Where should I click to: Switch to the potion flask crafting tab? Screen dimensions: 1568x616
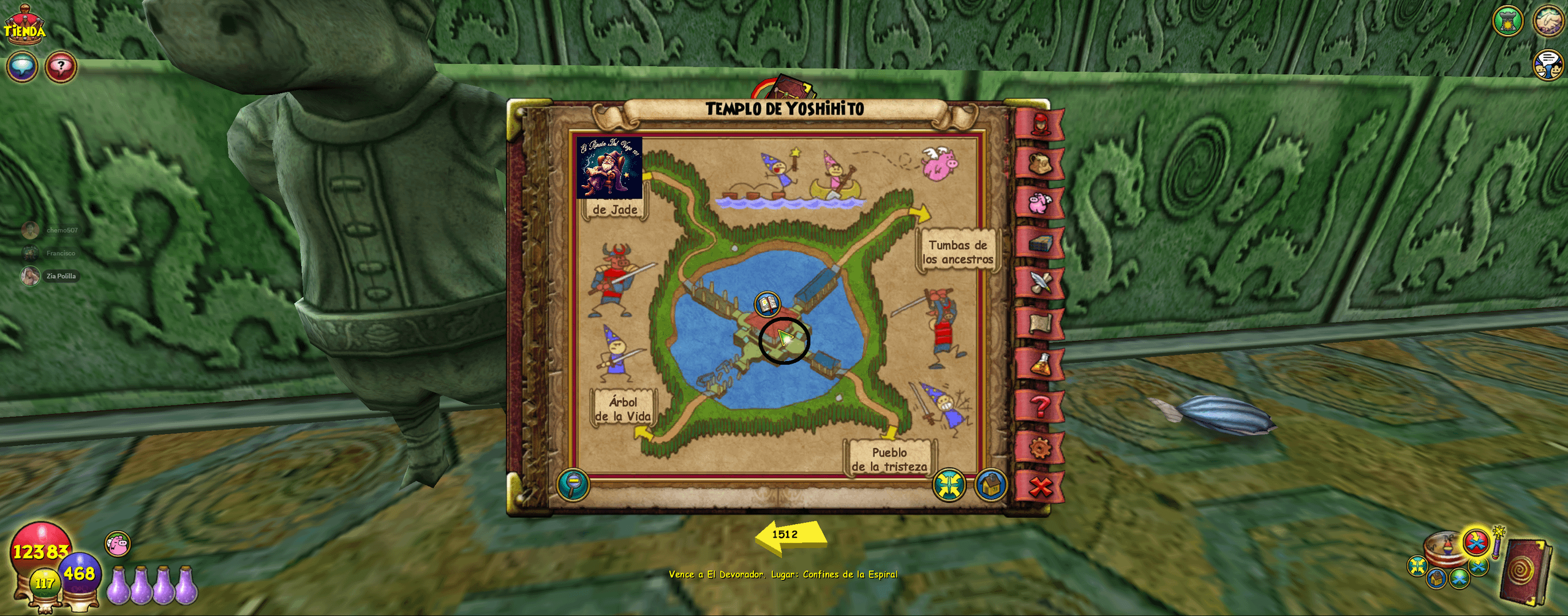click(x=1040, y=365)
